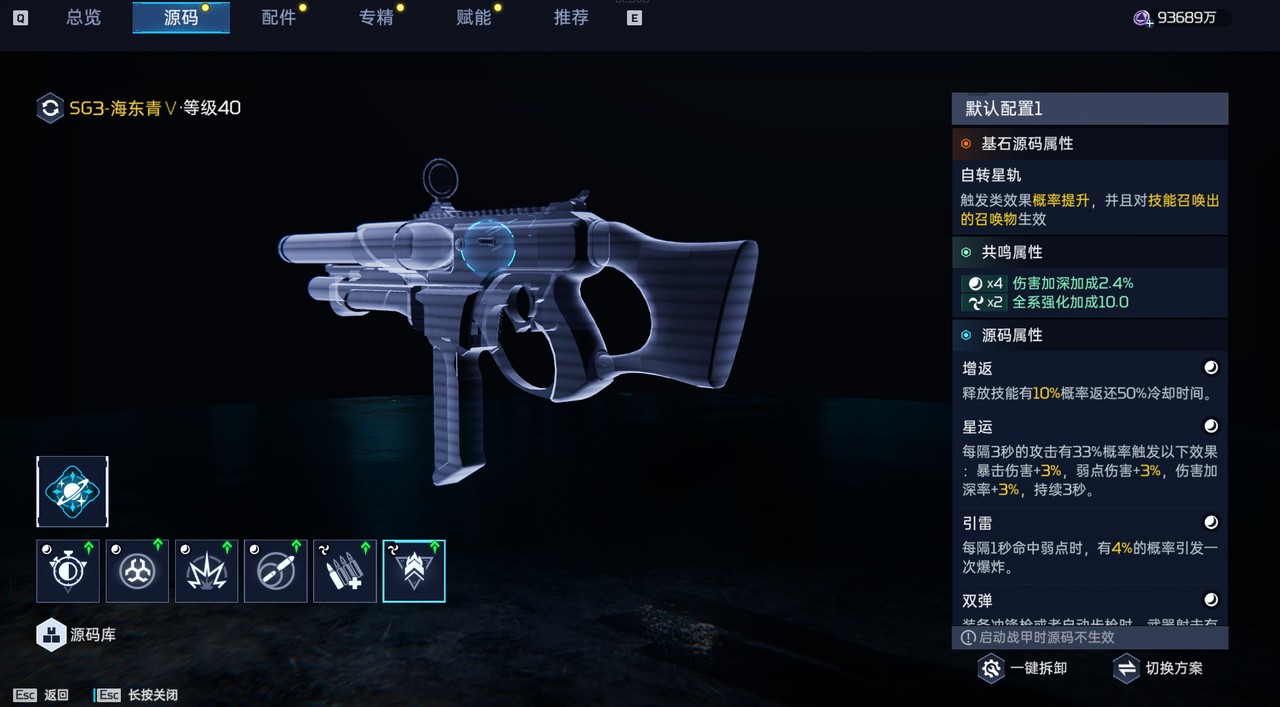Select the highlighted flame chevron slot

pos(414,571)
